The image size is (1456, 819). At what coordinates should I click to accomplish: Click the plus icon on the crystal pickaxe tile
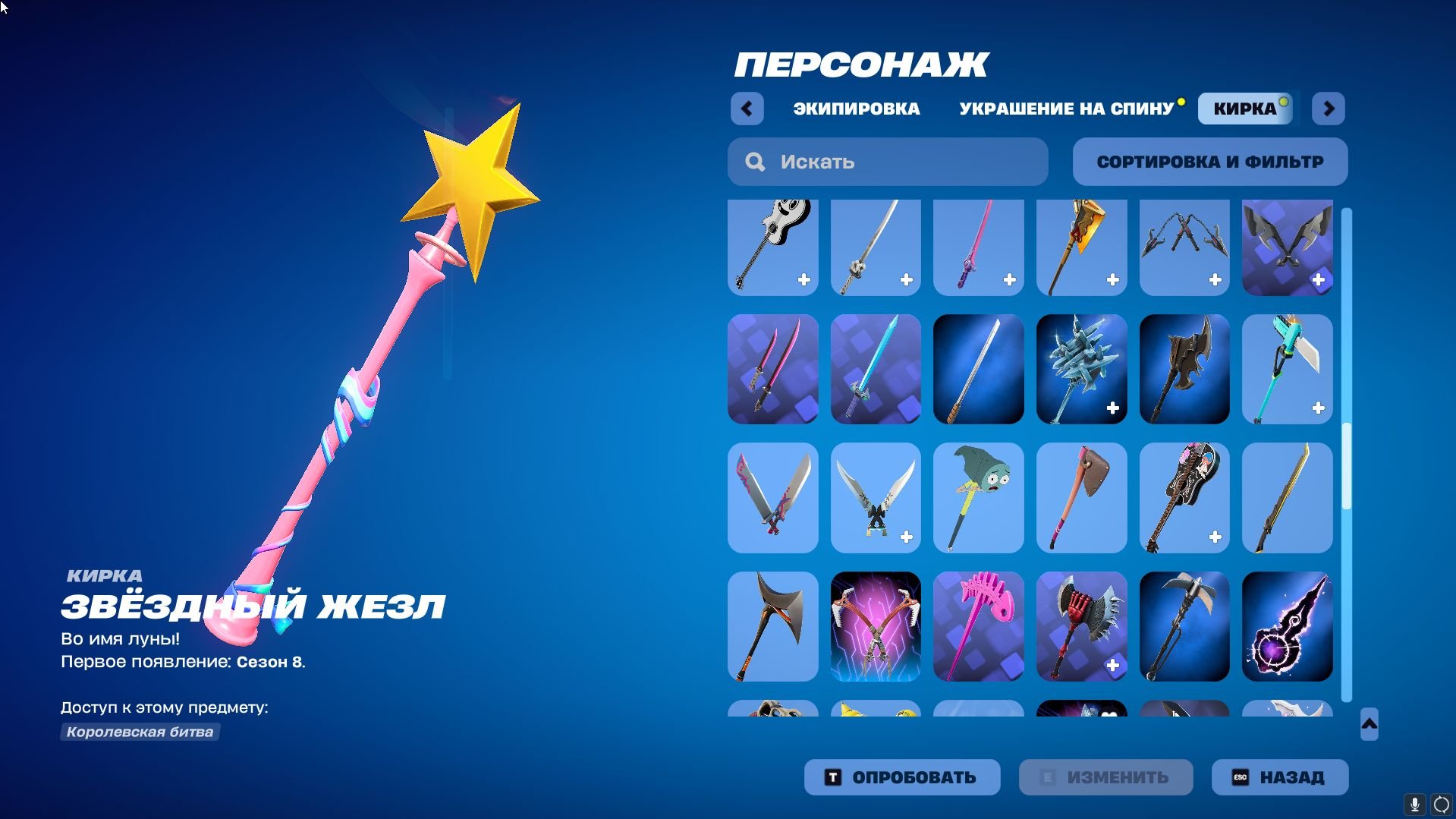[x=1114, y=408]
